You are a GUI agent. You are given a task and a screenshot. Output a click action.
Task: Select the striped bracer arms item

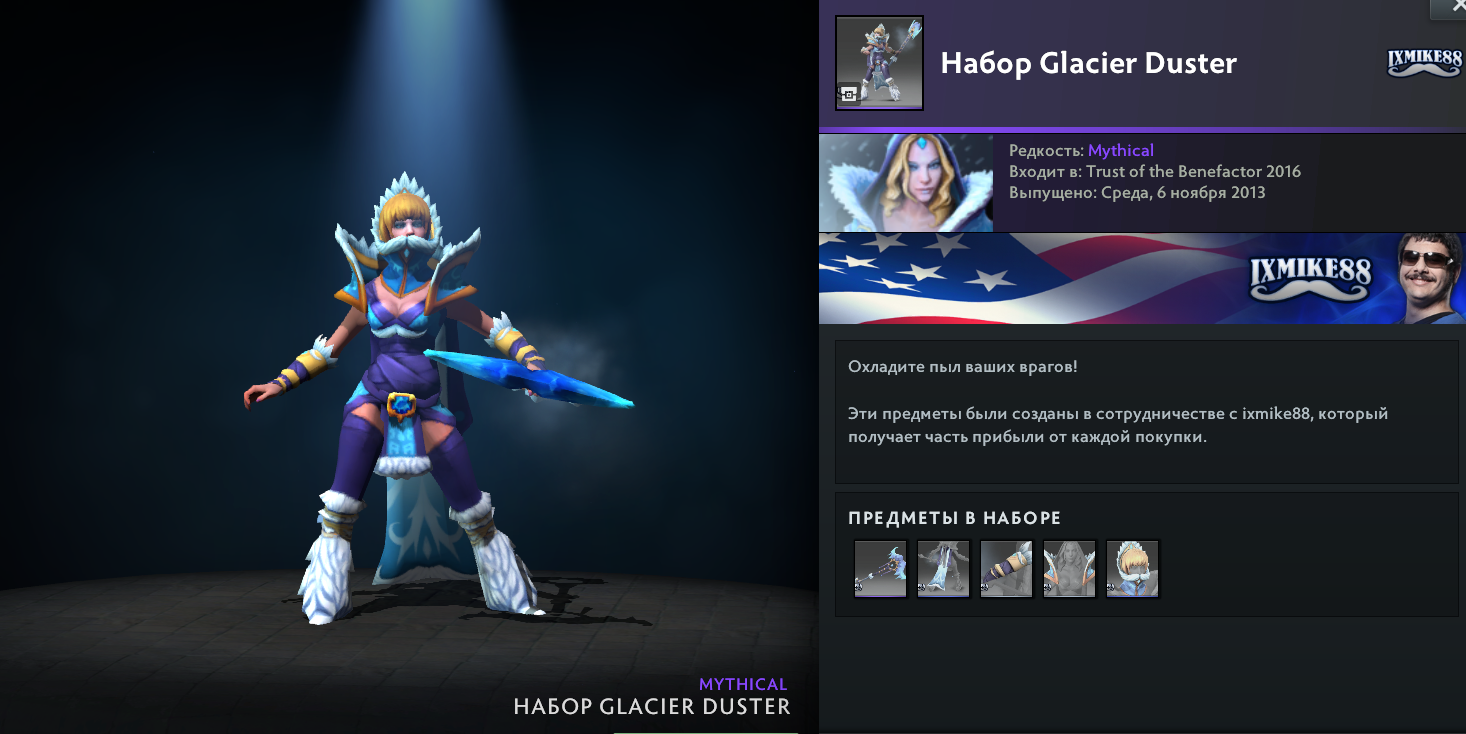pos(1006,568)
